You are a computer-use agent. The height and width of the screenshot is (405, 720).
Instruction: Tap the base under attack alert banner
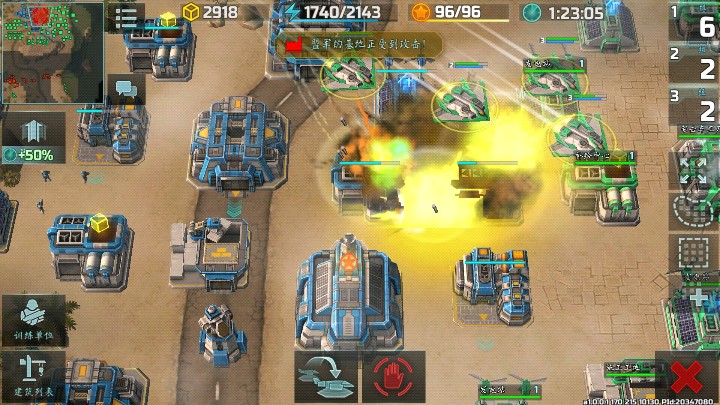361,44
